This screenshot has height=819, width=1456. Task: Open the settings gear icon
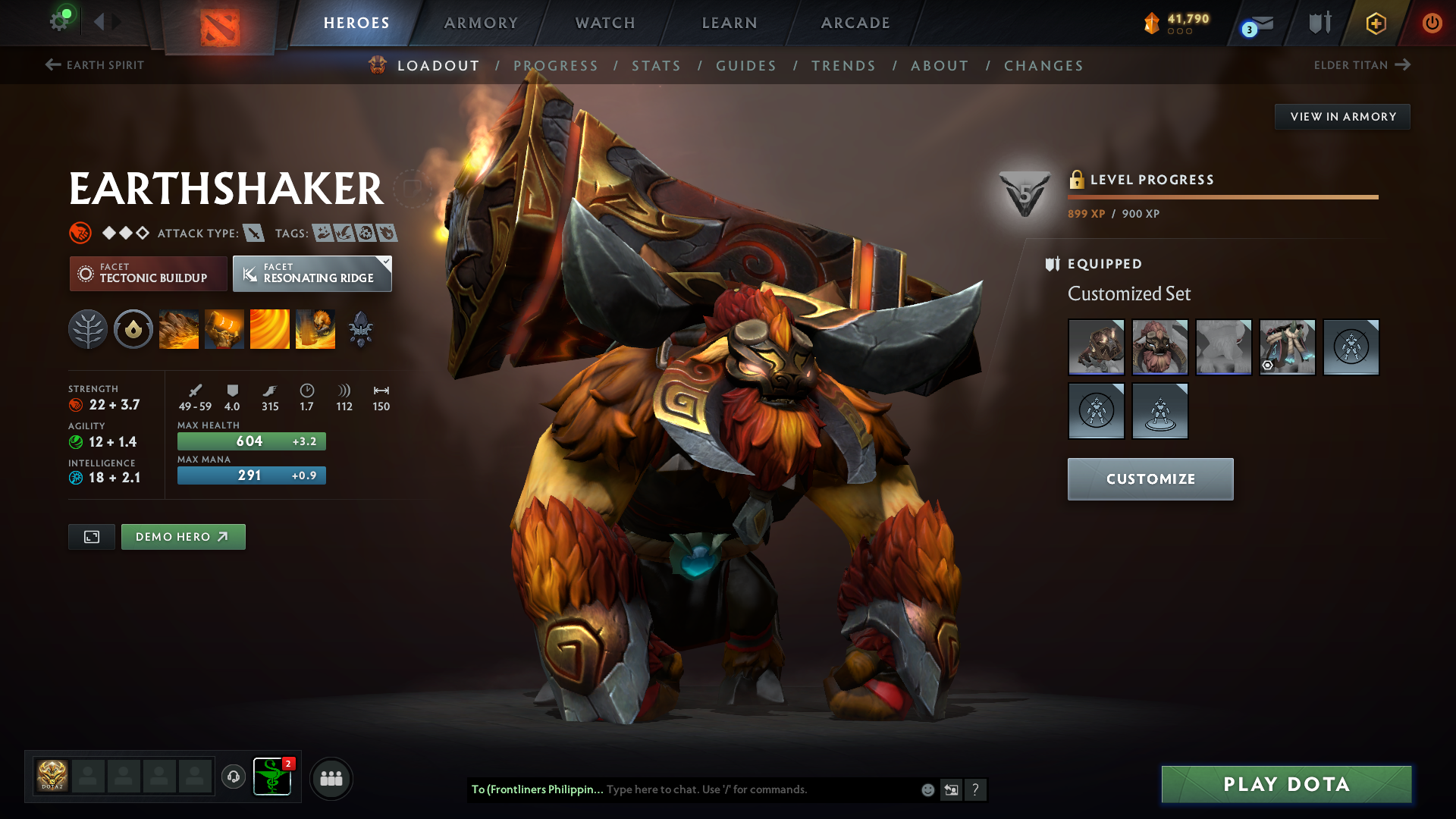coord(59,21)
